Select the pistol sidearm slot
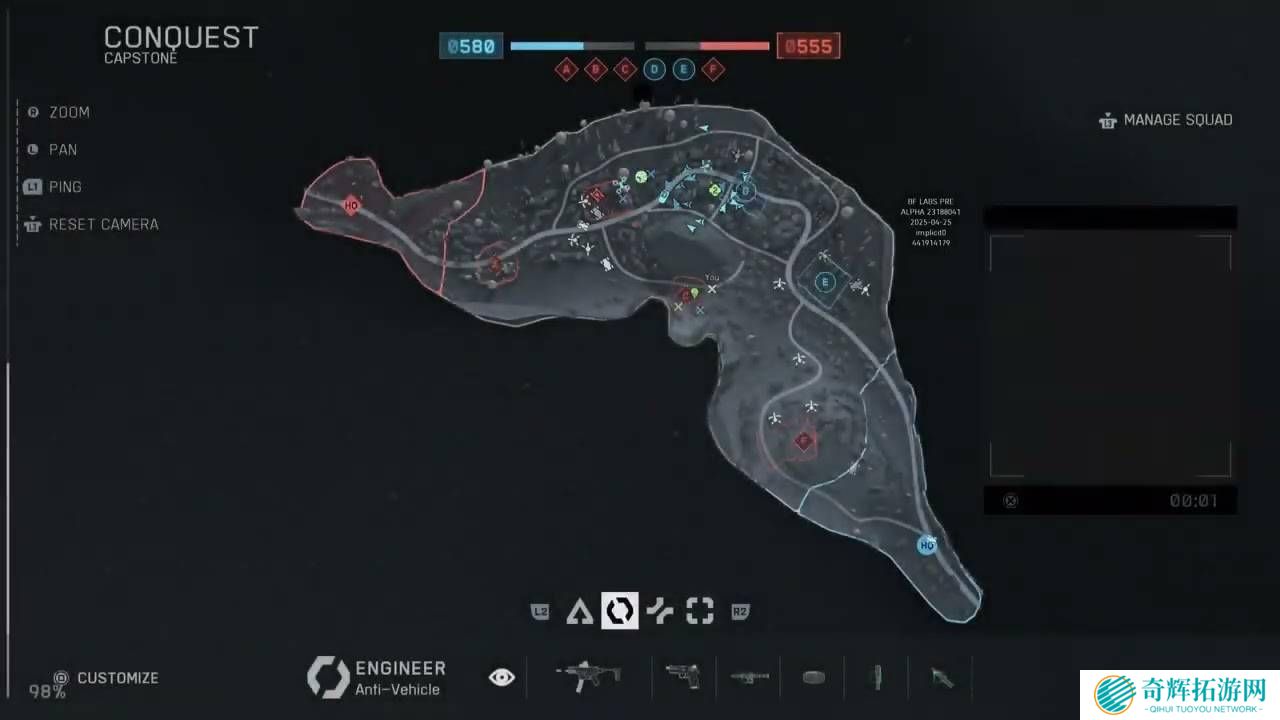Image resolution: width=1280 pixels, height=720 pixels. [x=682, y=676]
